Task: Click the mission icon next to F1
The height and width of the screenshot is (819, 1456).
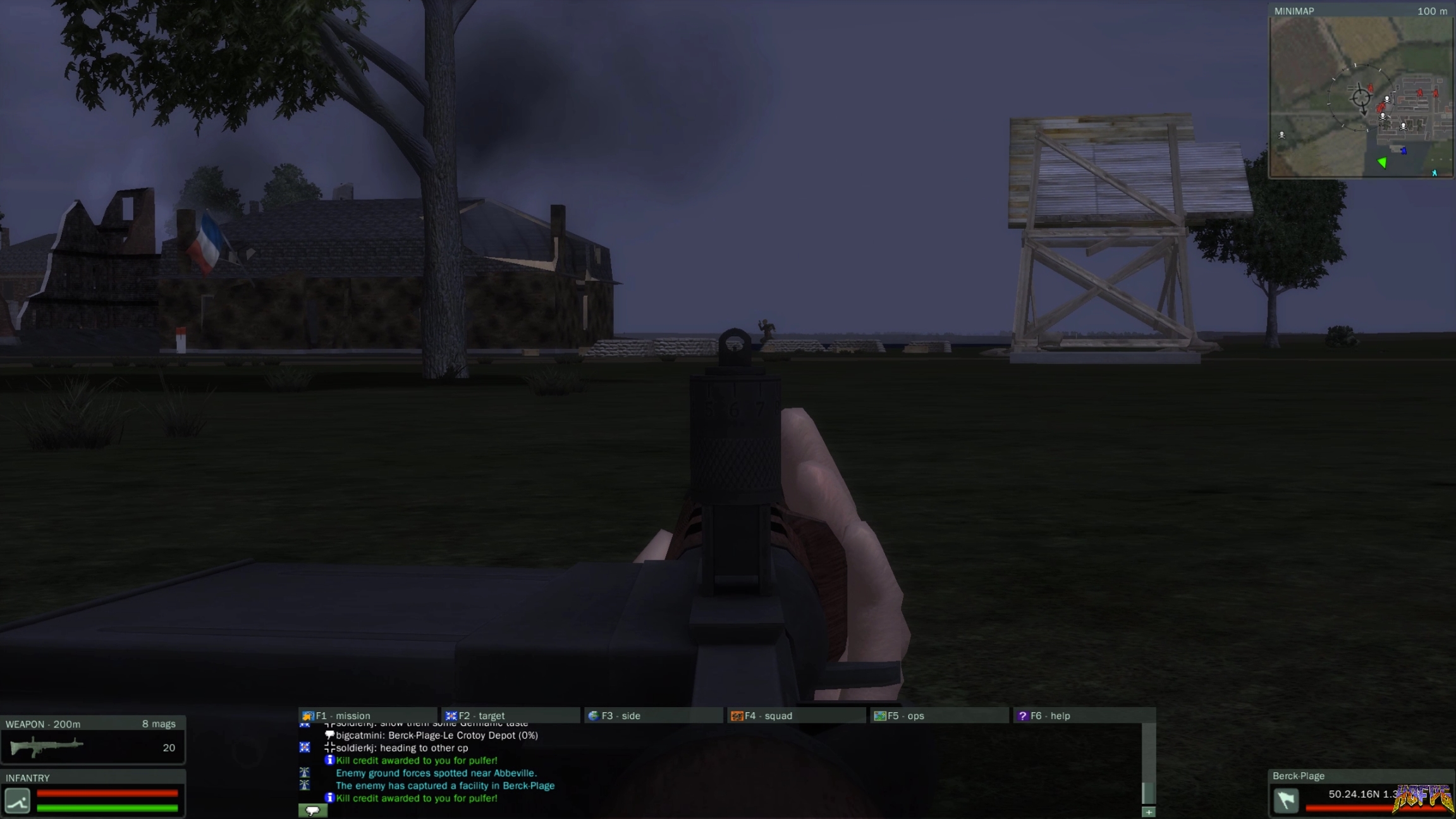Action: 309,715
